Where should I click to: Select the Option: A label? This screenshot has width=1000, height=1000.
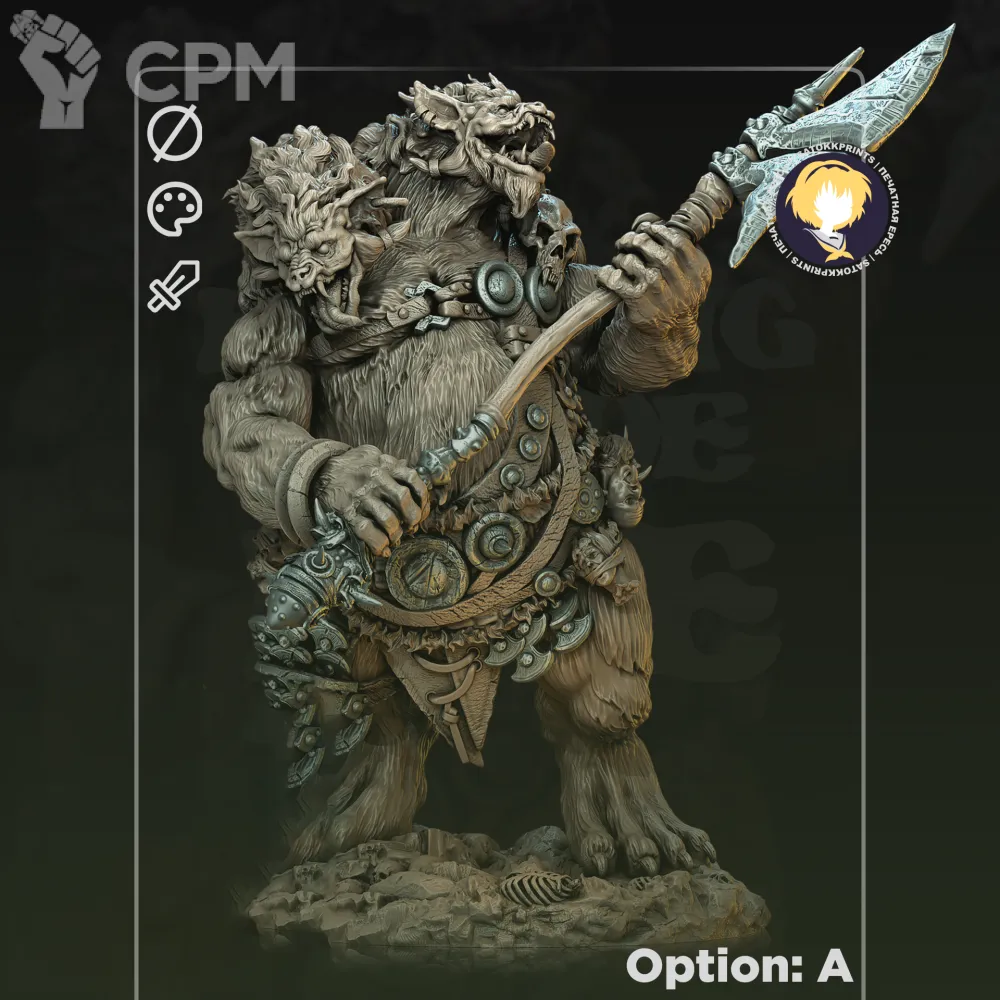point(739,966)
